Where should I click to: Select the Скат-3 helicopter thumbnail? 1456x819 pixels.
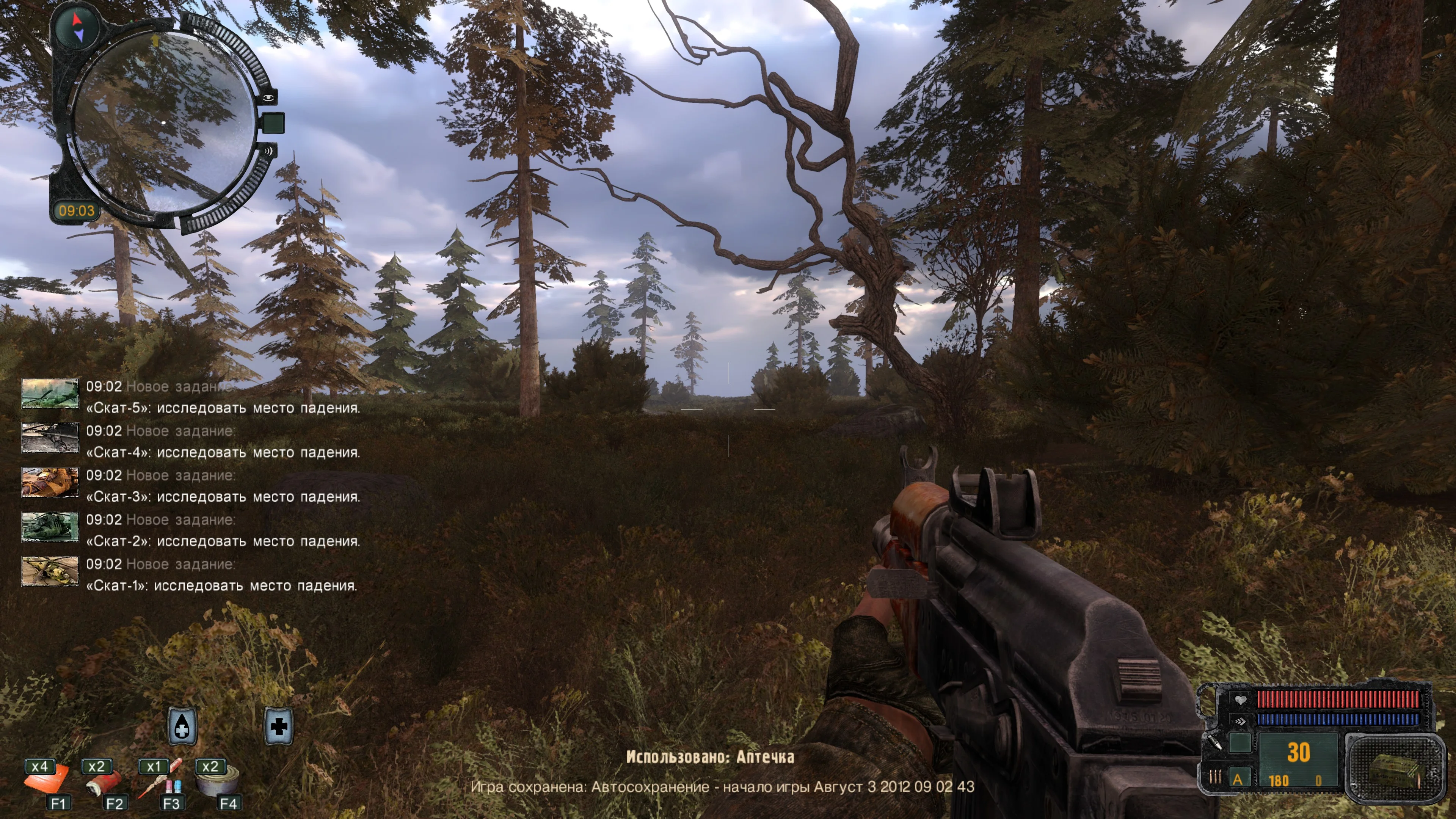pos(50,482)
